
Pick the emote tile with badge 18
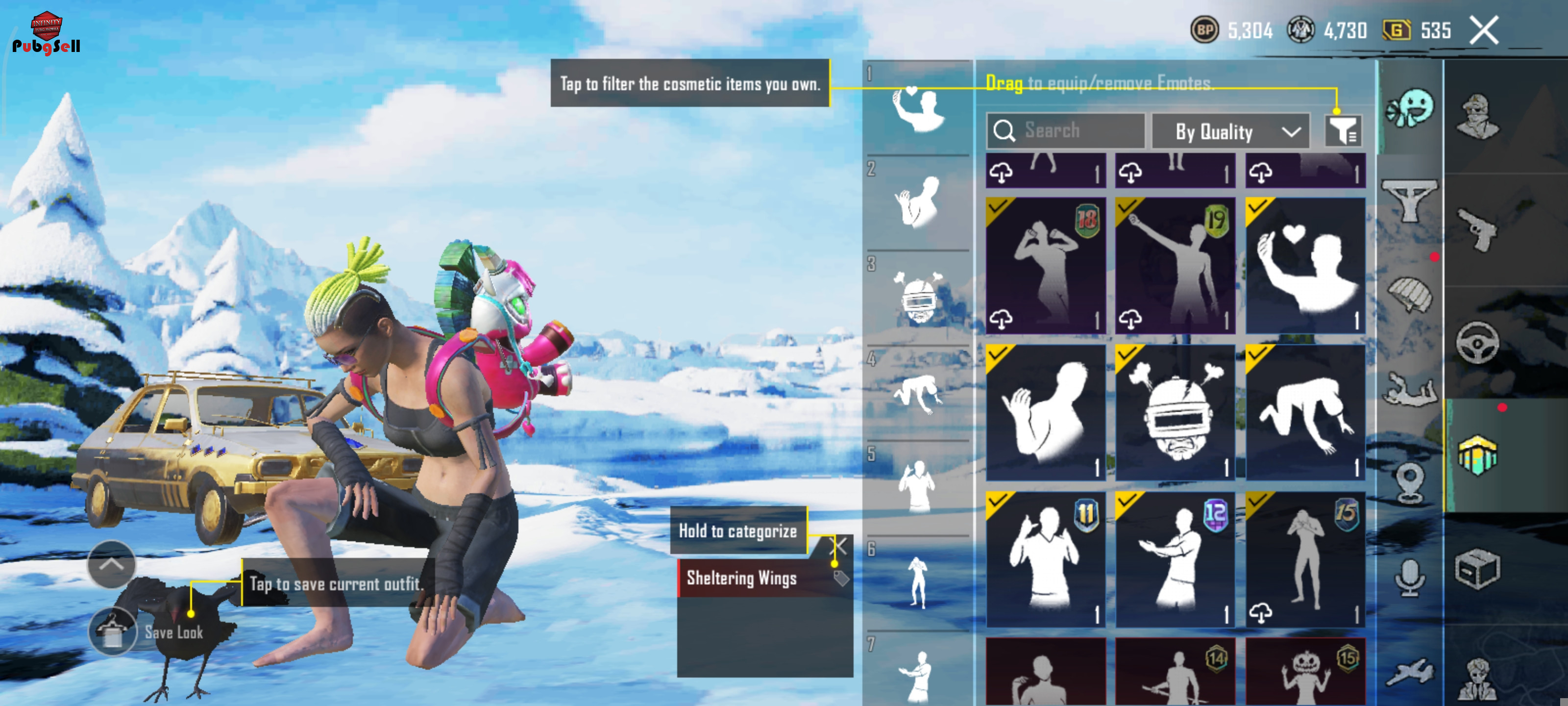1045,266
